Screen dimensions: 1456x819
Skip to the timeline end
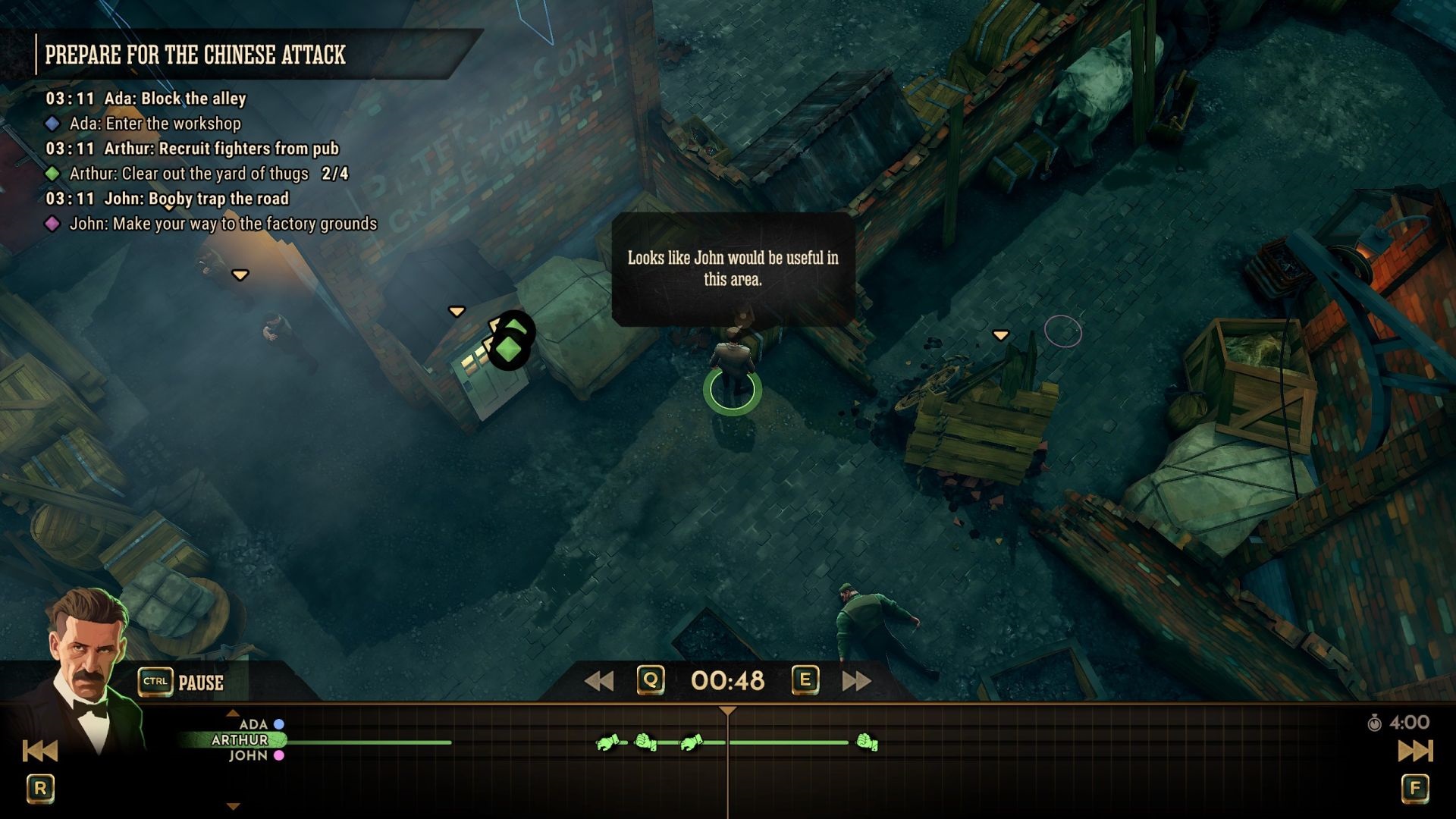click(x=1415, y=752)
